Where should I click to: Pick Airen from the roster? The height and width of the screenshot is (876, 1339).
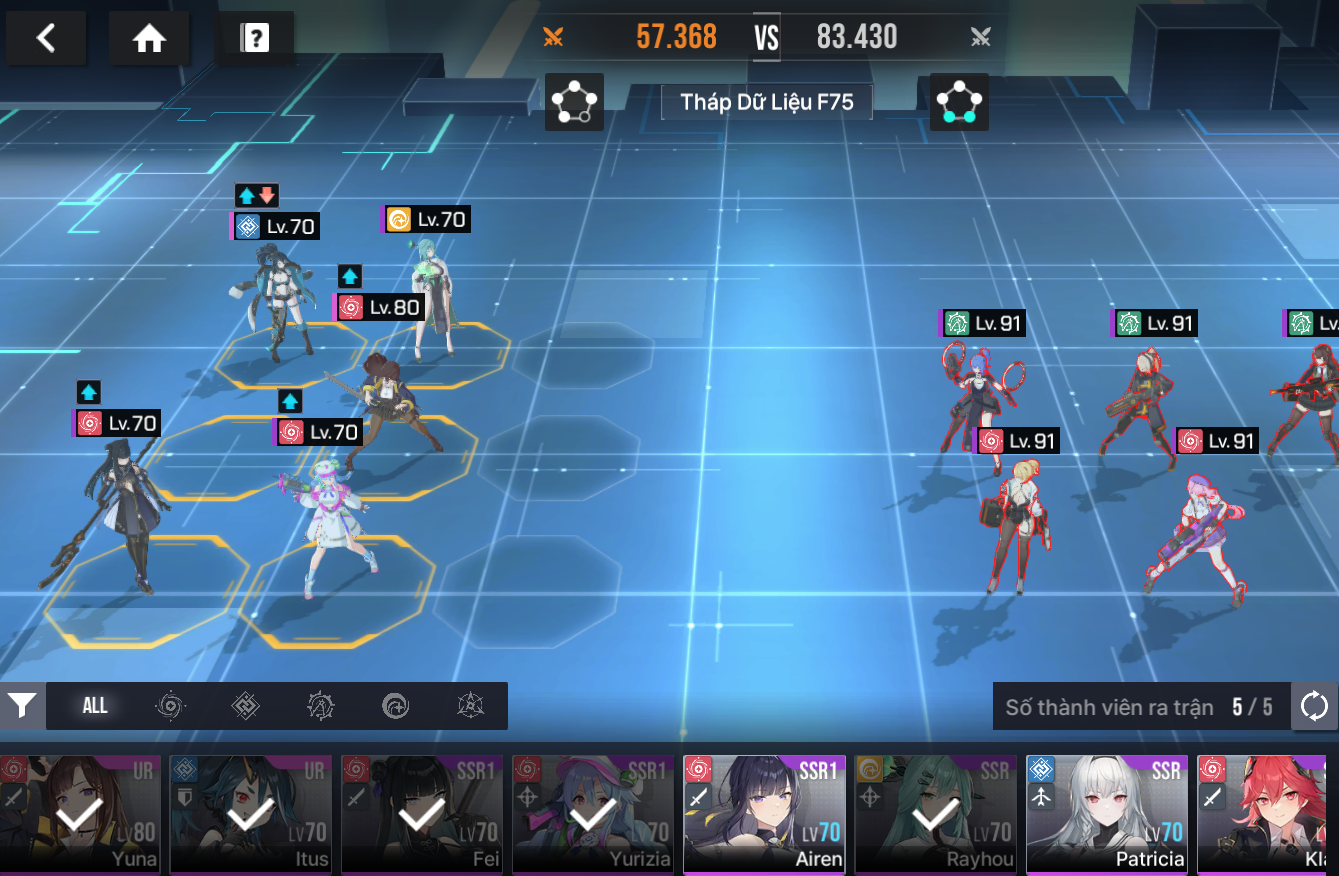[x=764, y=814]
